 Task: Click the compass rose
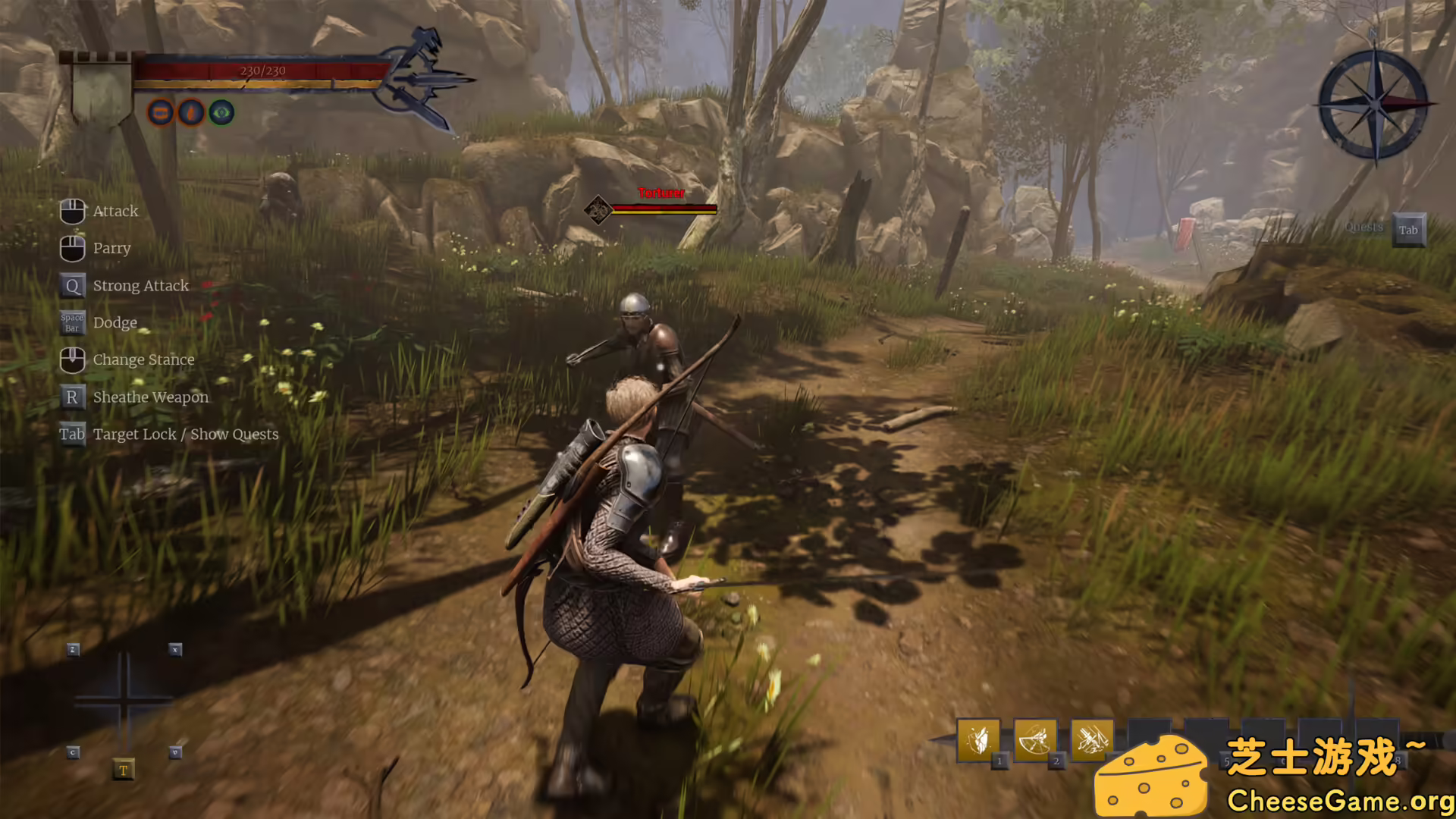pos(1375,105)
